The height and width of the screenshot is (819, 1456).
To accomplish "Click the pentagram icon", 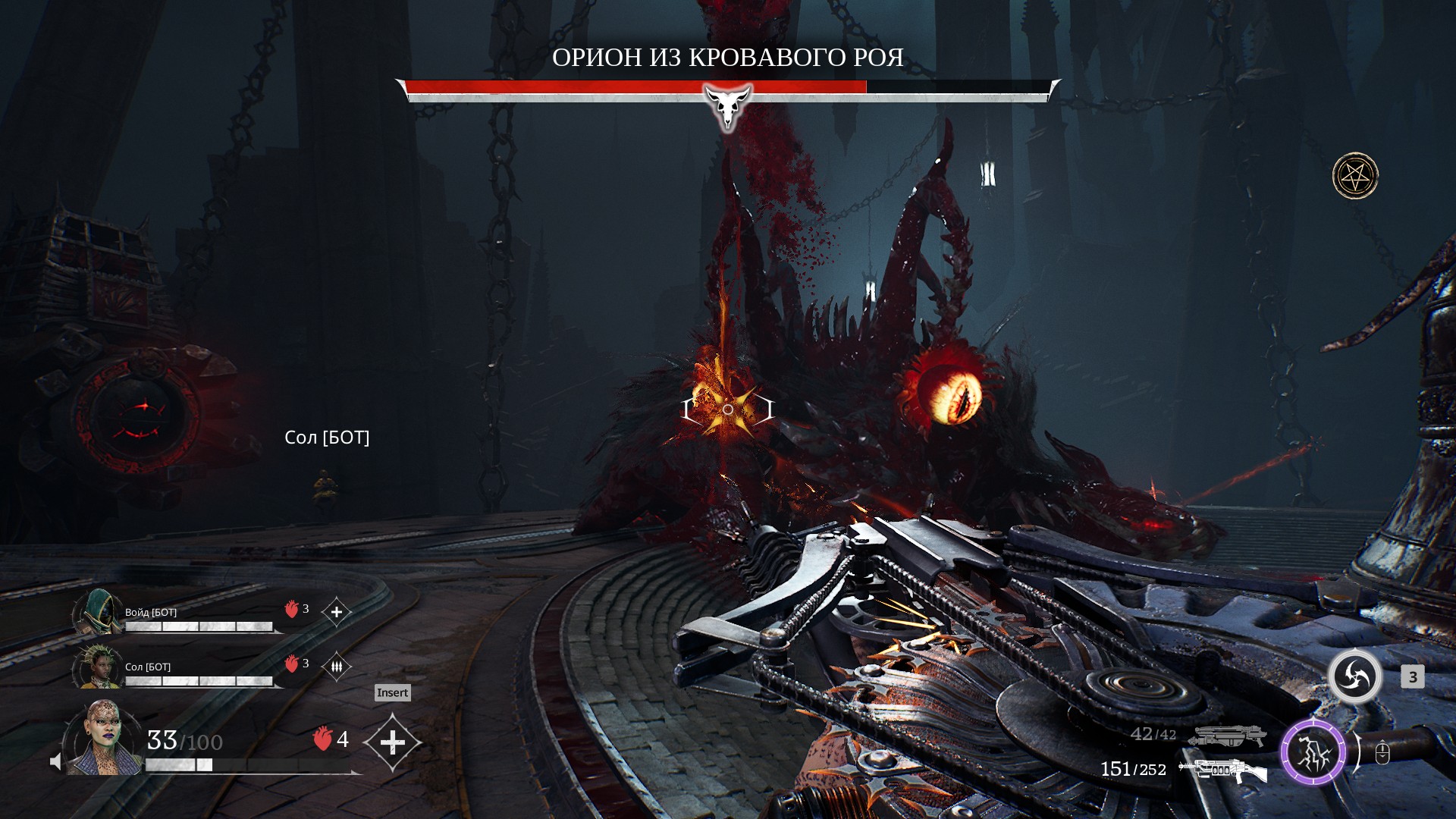I will click(x=1355, y=176).
